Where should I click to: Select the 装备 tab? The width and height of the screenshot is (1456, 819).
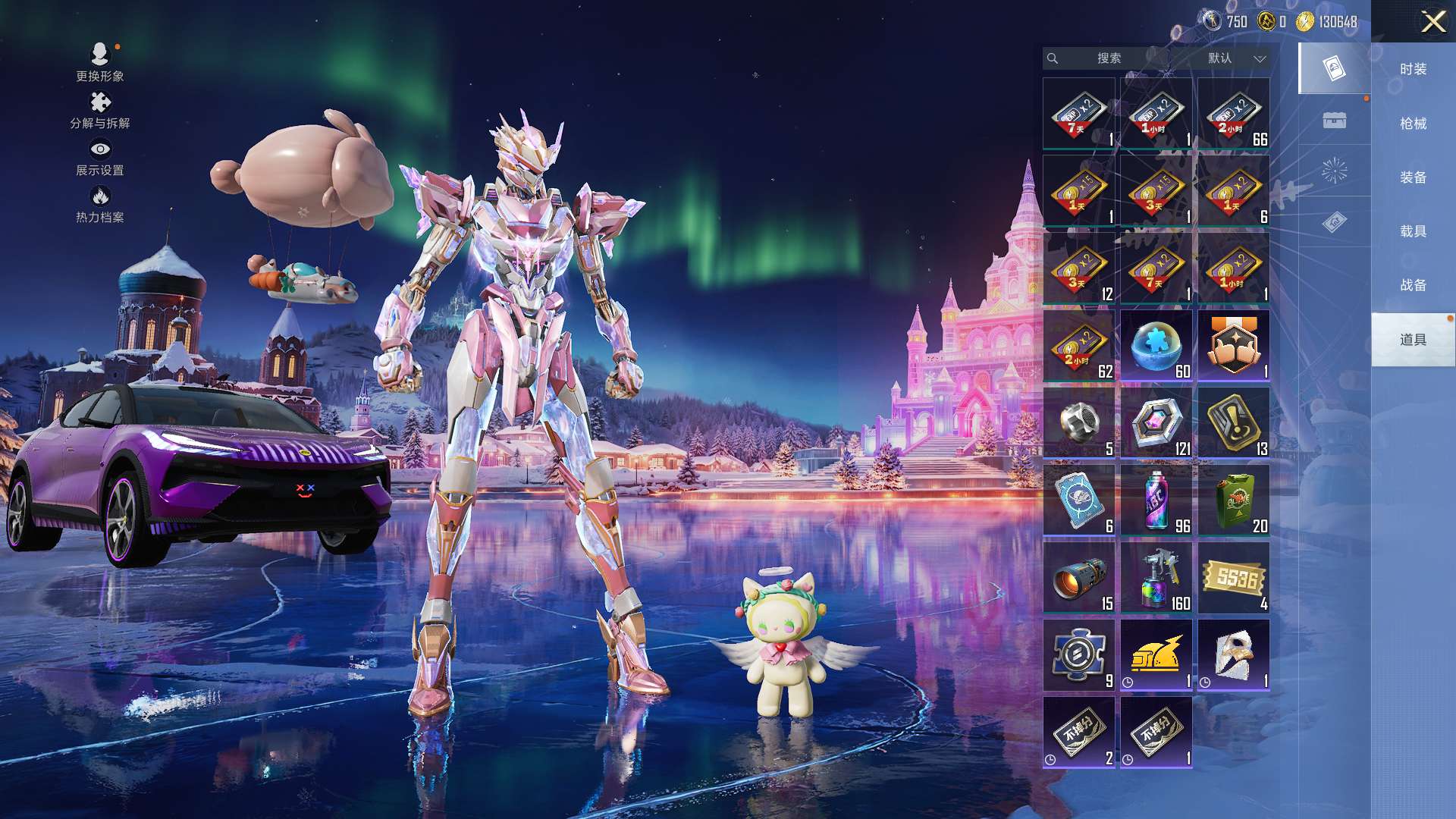1413,177
